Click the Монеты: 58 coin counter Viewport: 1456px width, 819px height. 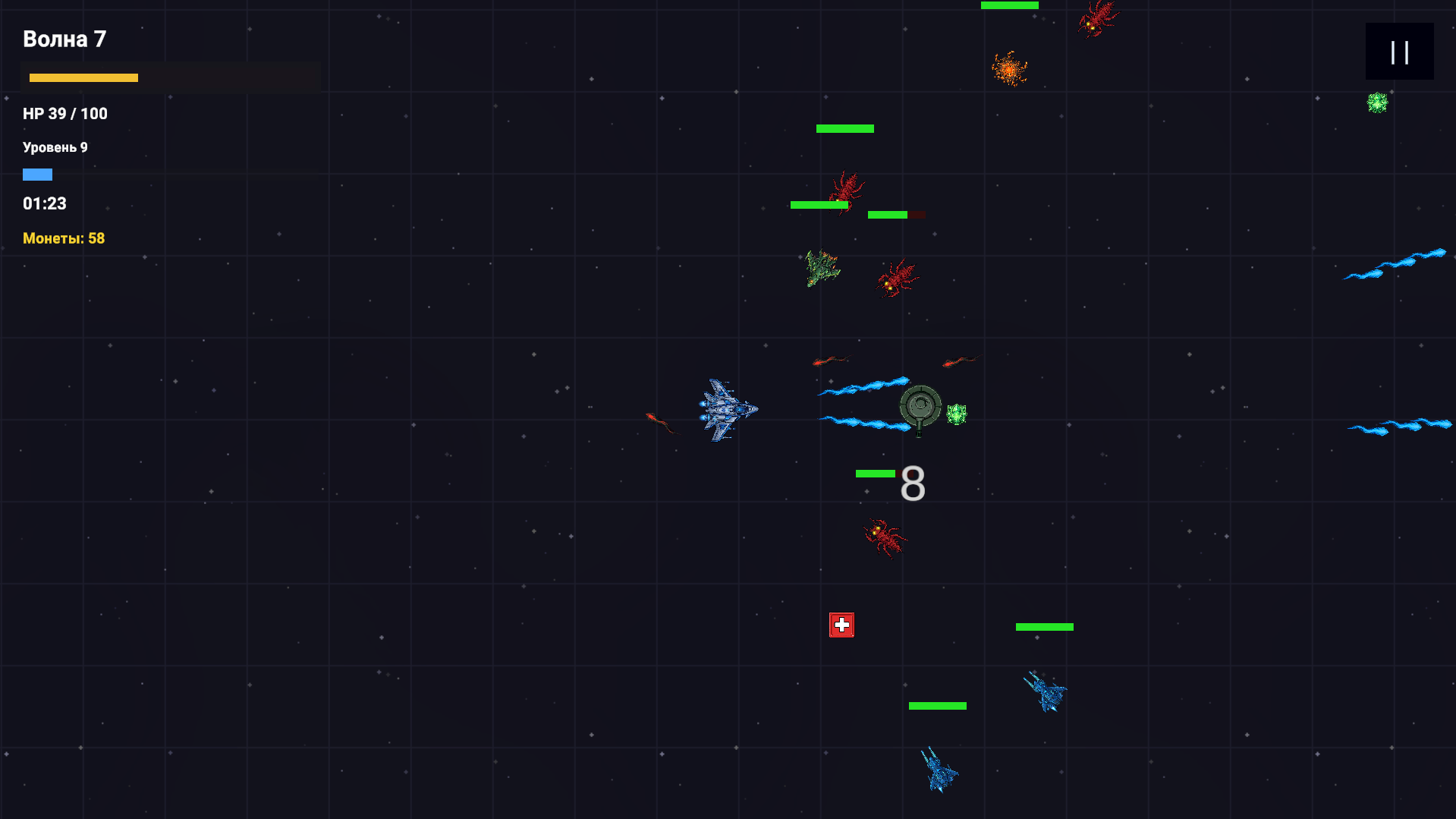(63, 238)
